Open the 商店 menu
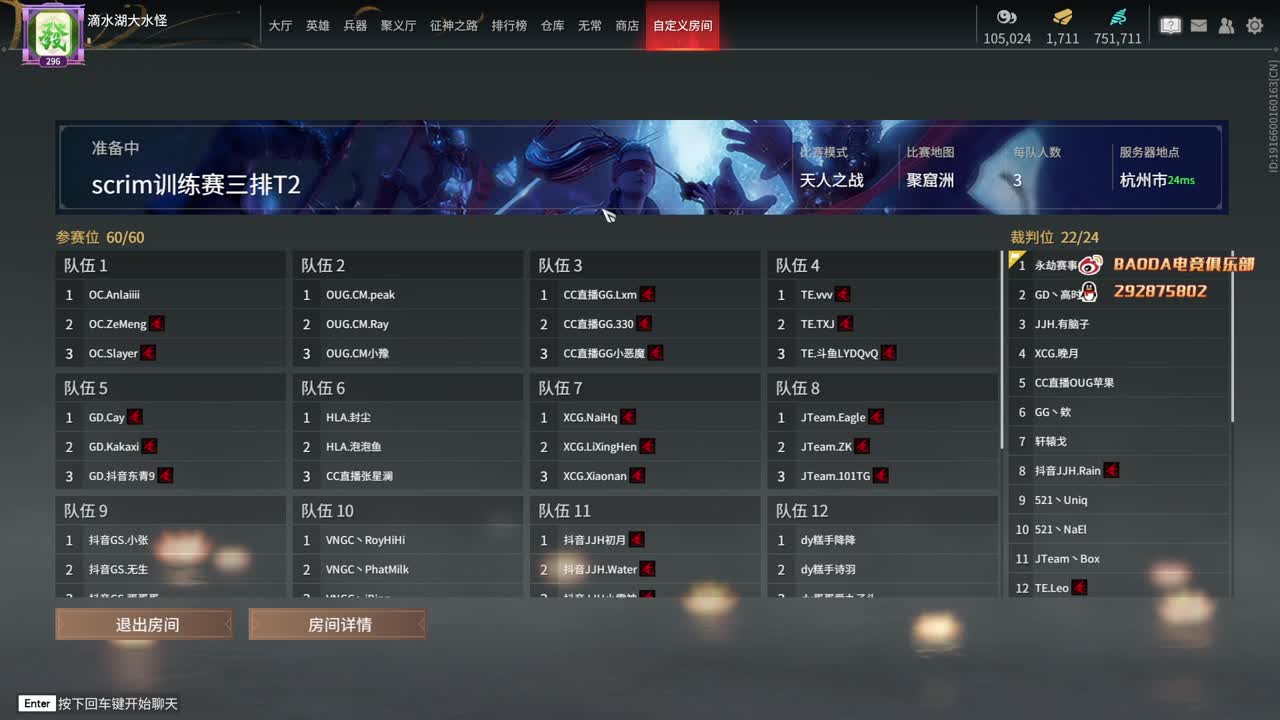The height and width of the screenshot is (720, 1280). click(627, 26)
